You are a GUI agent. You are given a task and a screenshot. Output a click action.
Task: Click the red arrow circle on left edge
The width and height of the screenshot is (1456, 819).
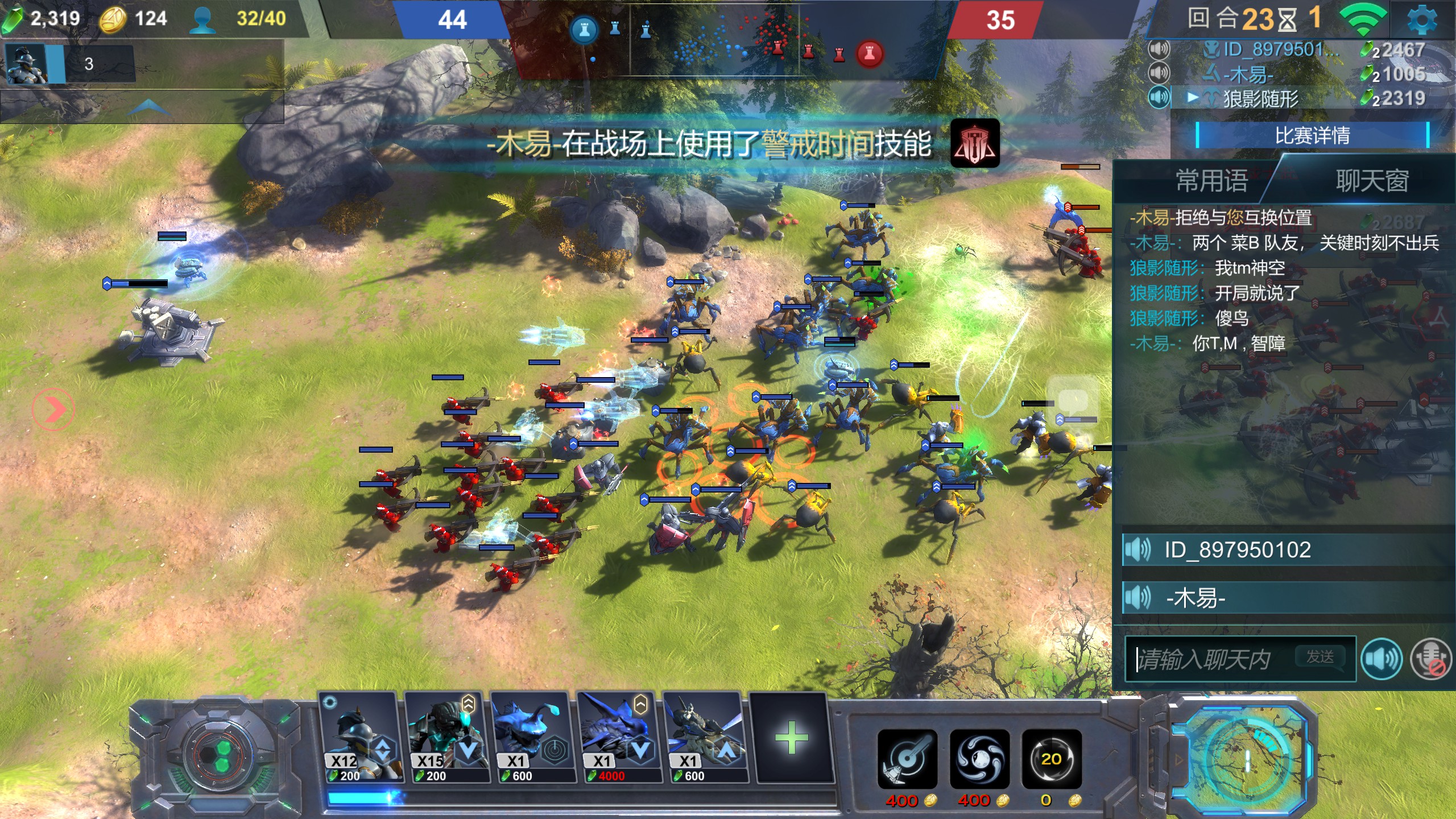(53, 409)
